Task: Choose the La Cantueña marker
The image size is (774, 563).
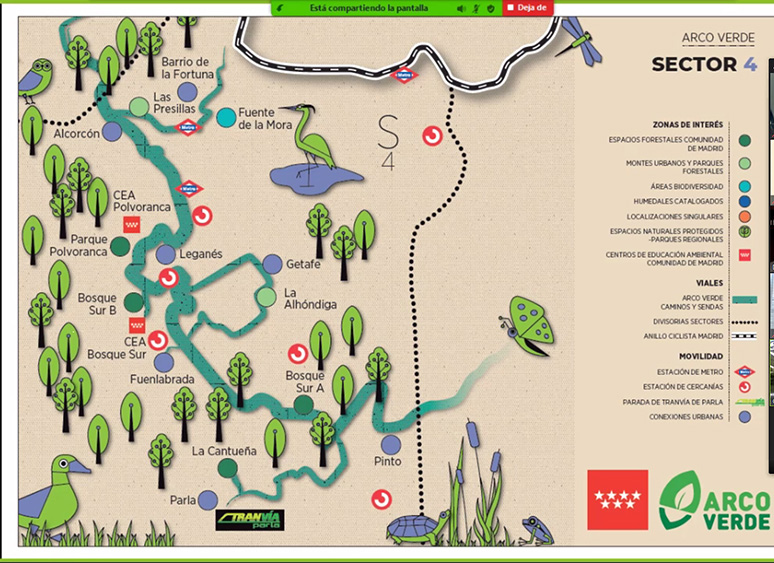Action: coord(227,466)
